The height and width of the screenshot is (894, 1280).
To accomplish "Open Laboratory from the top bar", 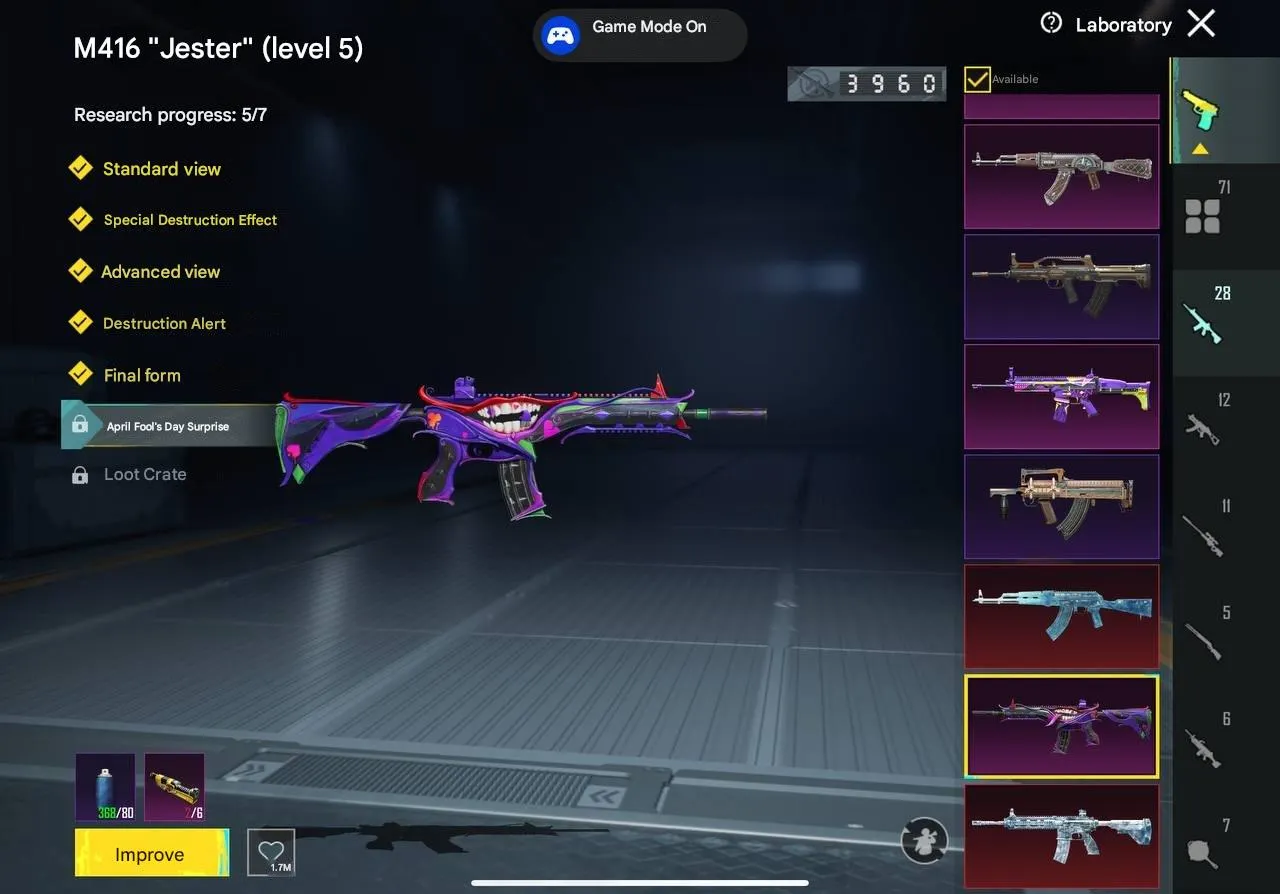I will click(x=1123, y=24).
